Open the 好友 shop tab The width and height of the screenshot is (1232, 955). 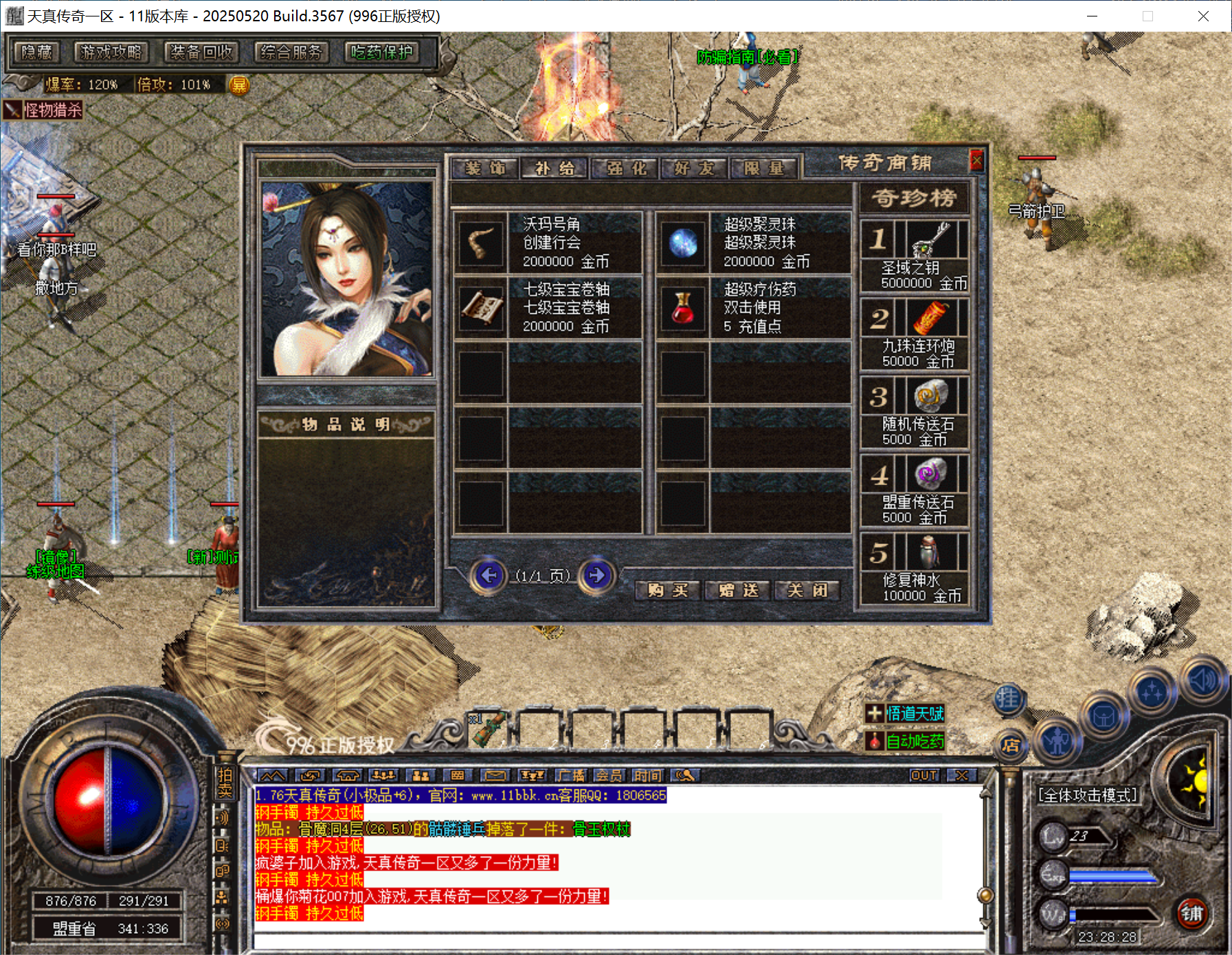(x=694, y=168)
